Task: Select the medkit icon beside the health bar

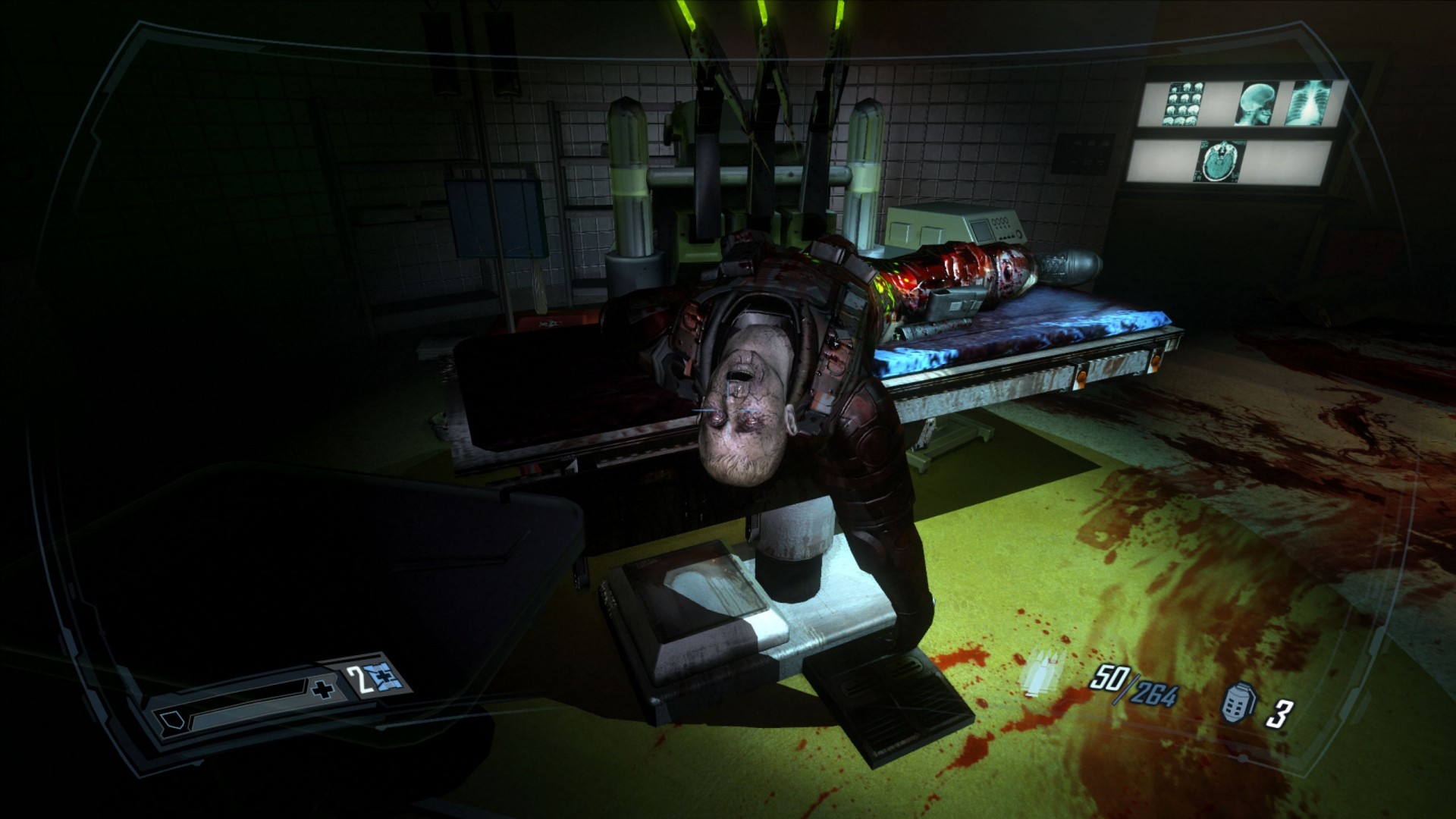Action: (380, 677)
